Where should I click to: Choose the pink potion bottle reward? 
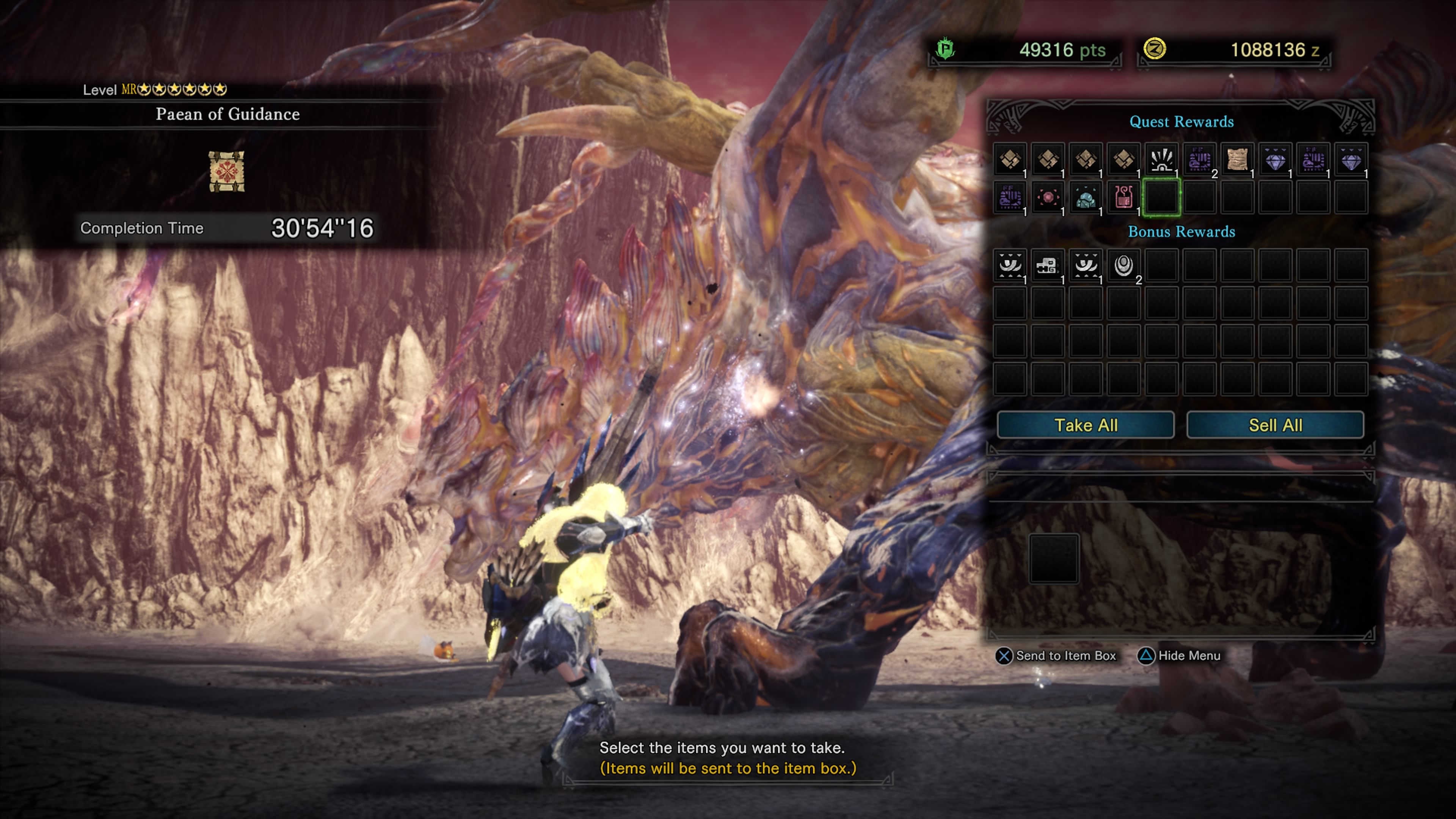(1123, 198)
